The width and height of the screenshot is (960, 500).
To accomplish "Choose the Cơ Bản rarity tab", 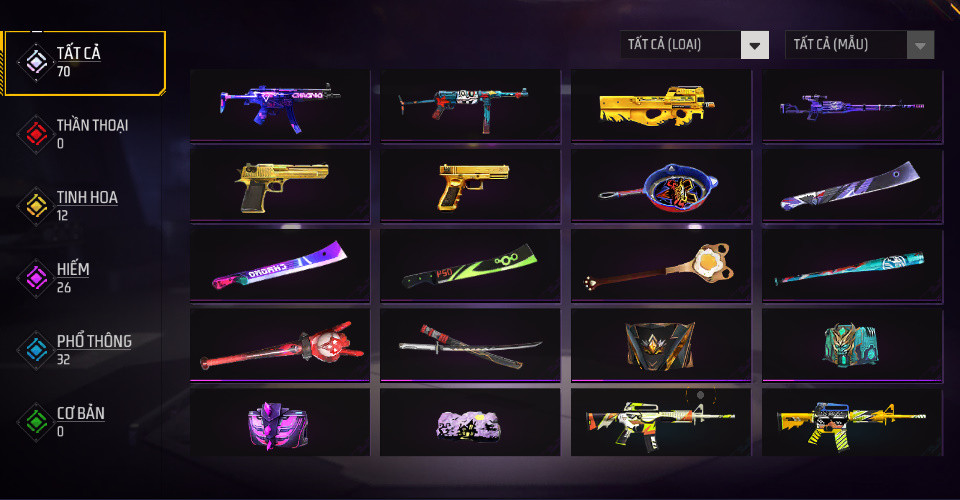I will [85, 421].
